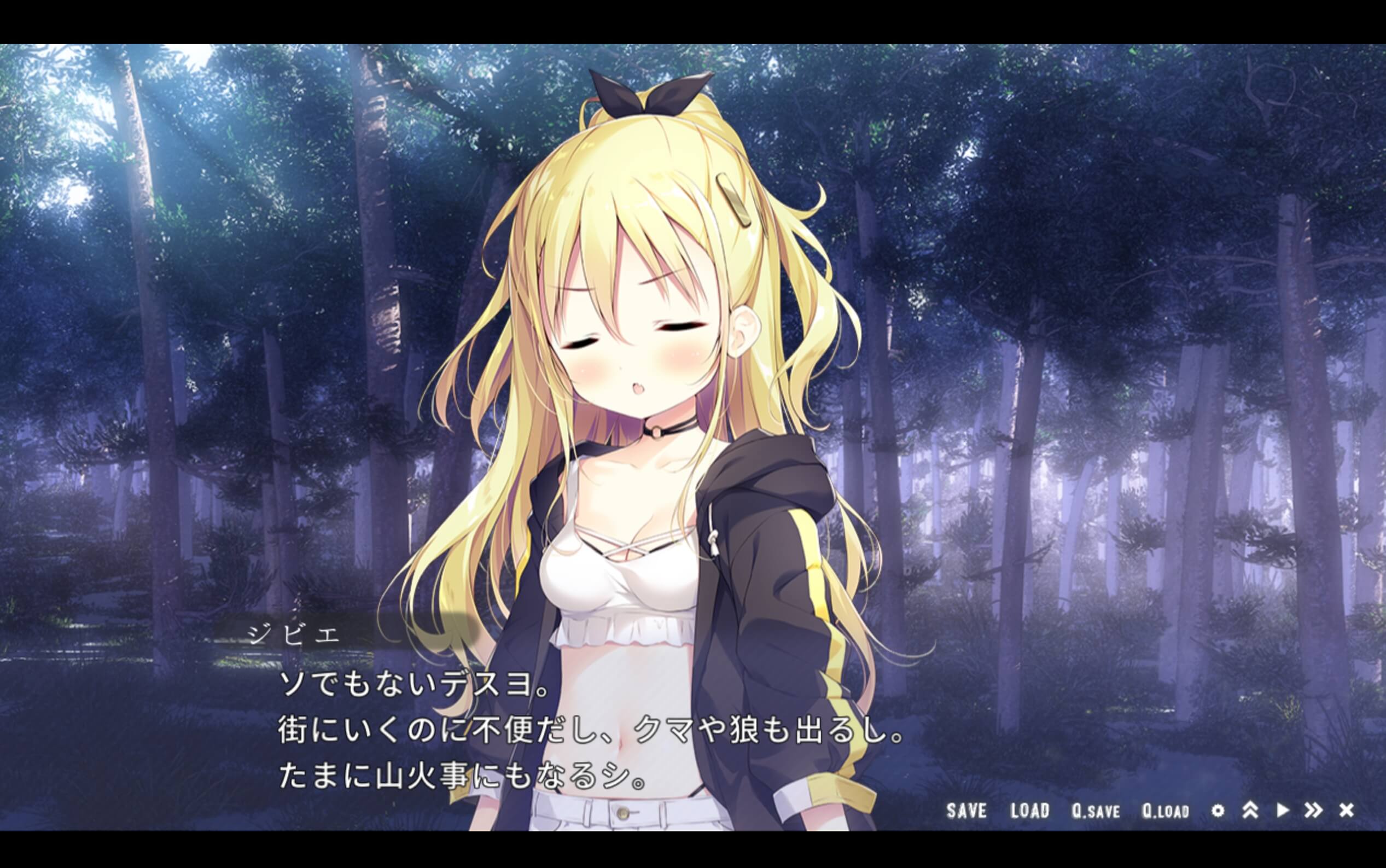Screen dimensions: 1386x868
Task: Show the backlog with the double up-arrow icon
Action: point(1250,810)
